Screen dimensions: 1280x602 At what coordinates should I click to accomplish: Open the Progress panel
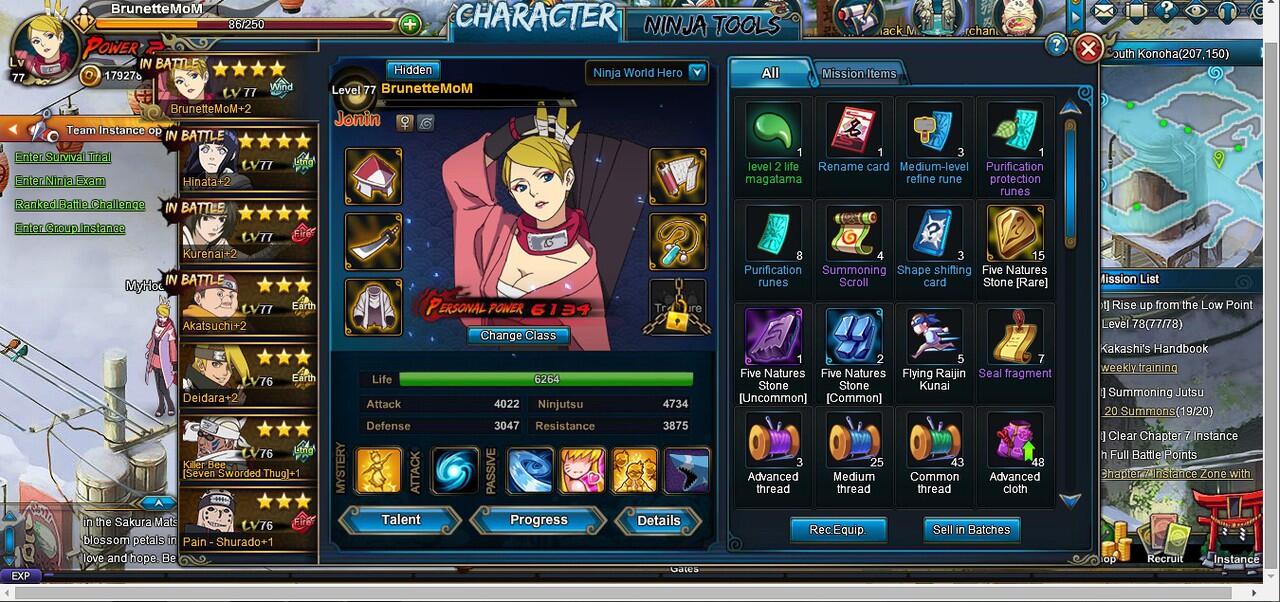[x=538, y=520]
